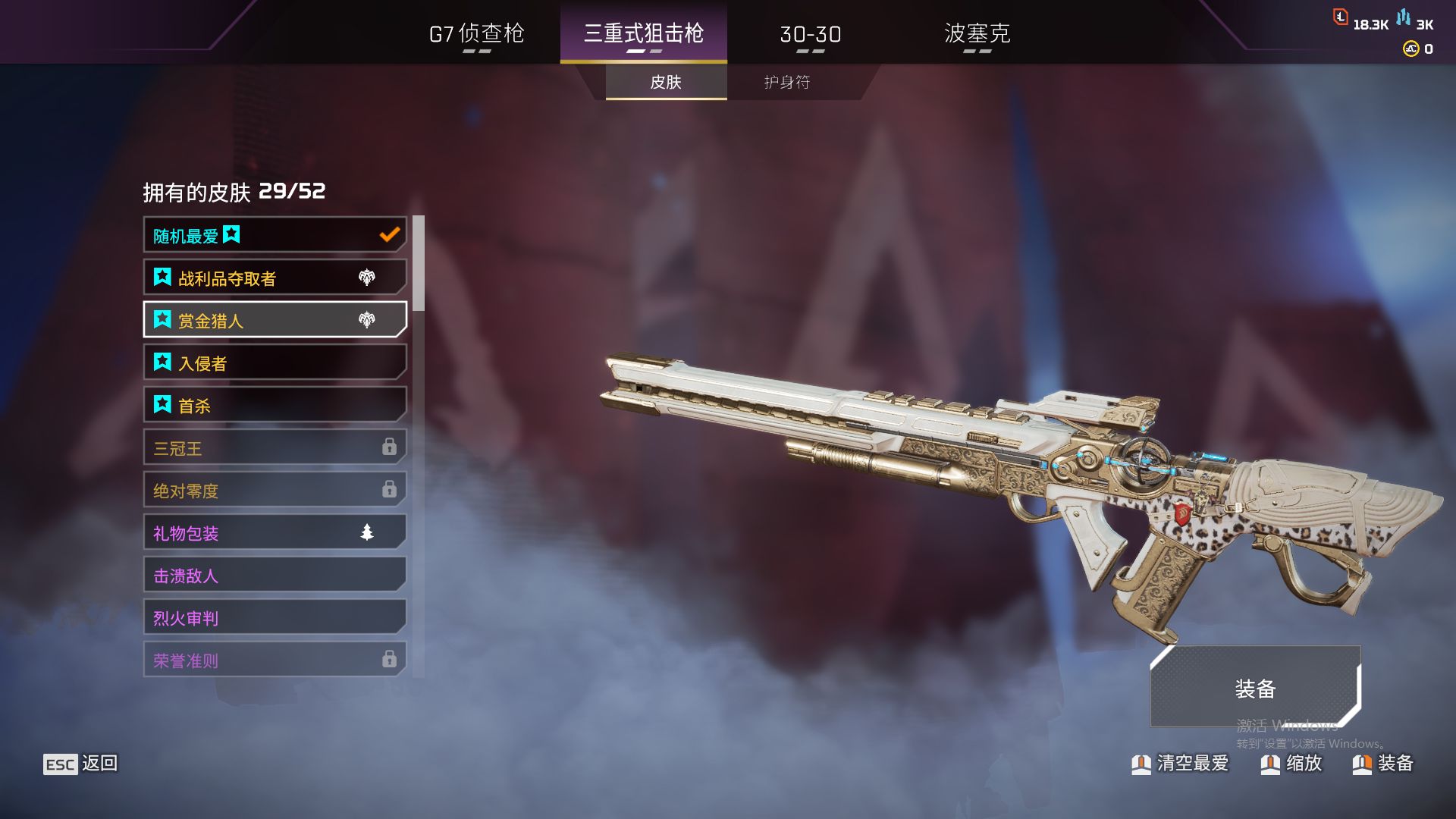Switch to the G7侦查枪 weapon tab
This screenshot has height=819, width=1456.
click(x=476, y=33)
